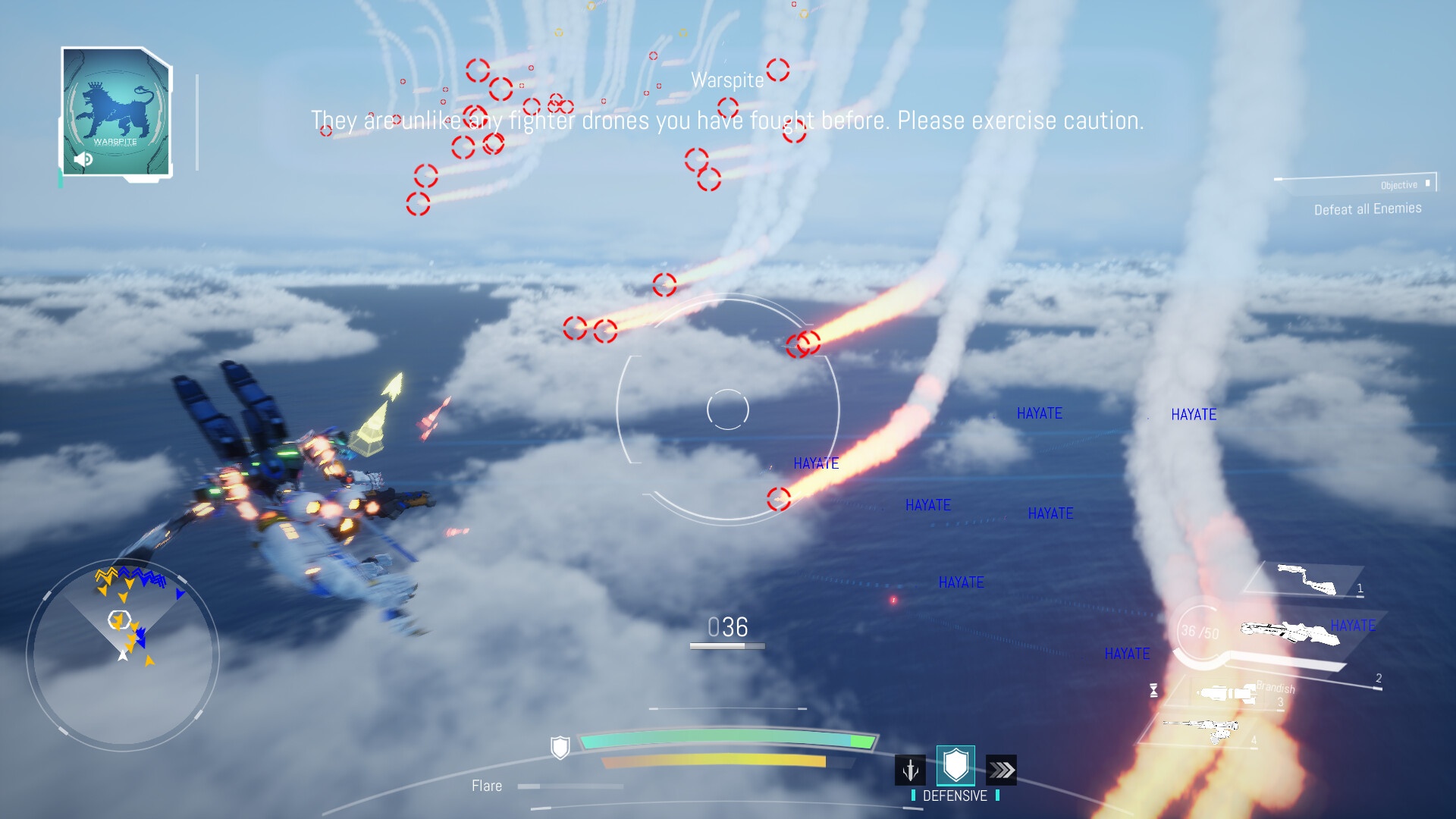Select weapon slot 1

pos(1307,580)
